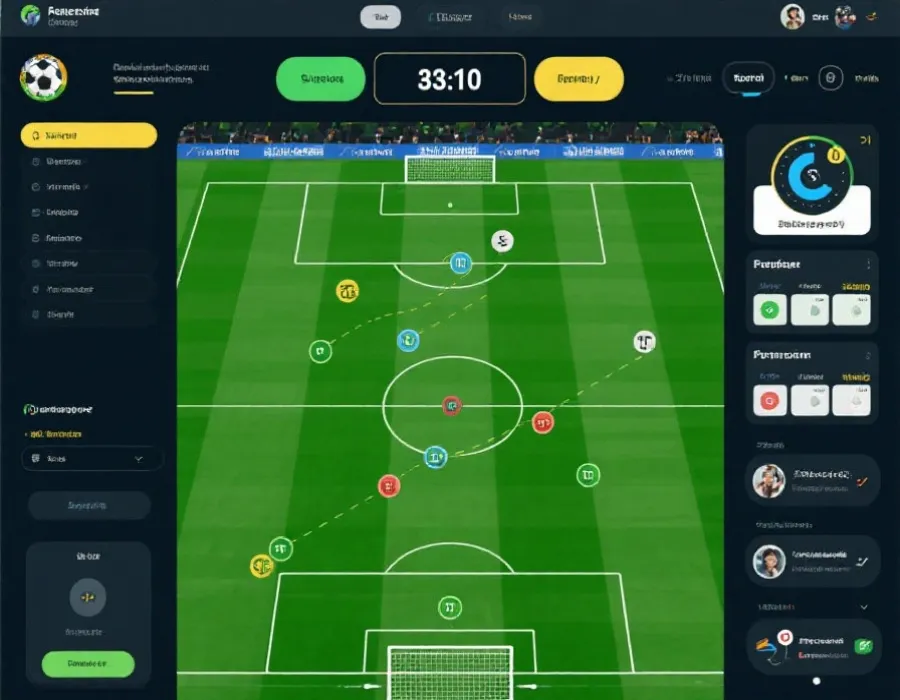Click the green pill button beside the match timer
900x700 pixels.
pyautogui.click(x=320, y=78)
